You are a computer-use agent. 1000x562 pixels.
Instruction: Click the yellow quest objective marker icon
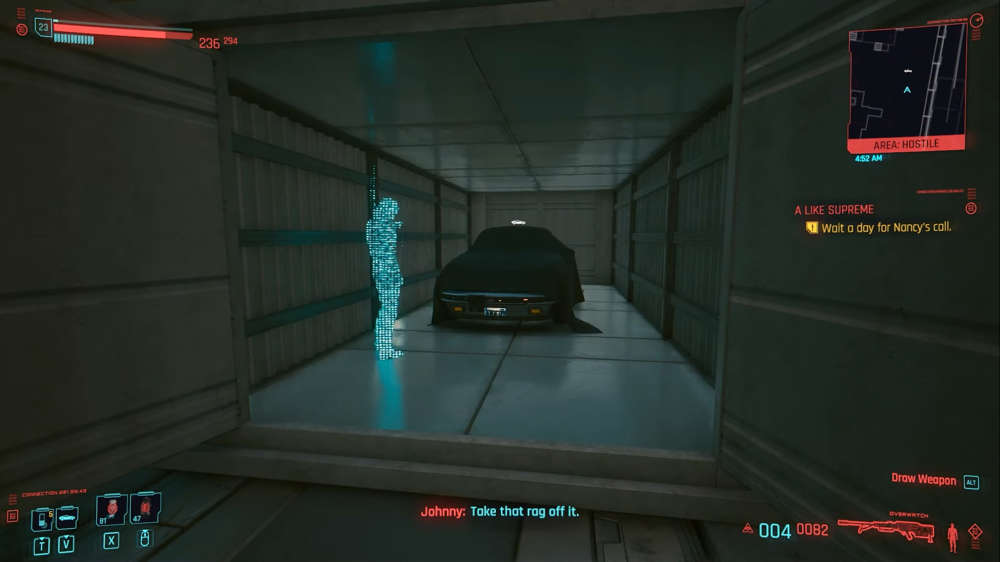click(x=812, y=228)
